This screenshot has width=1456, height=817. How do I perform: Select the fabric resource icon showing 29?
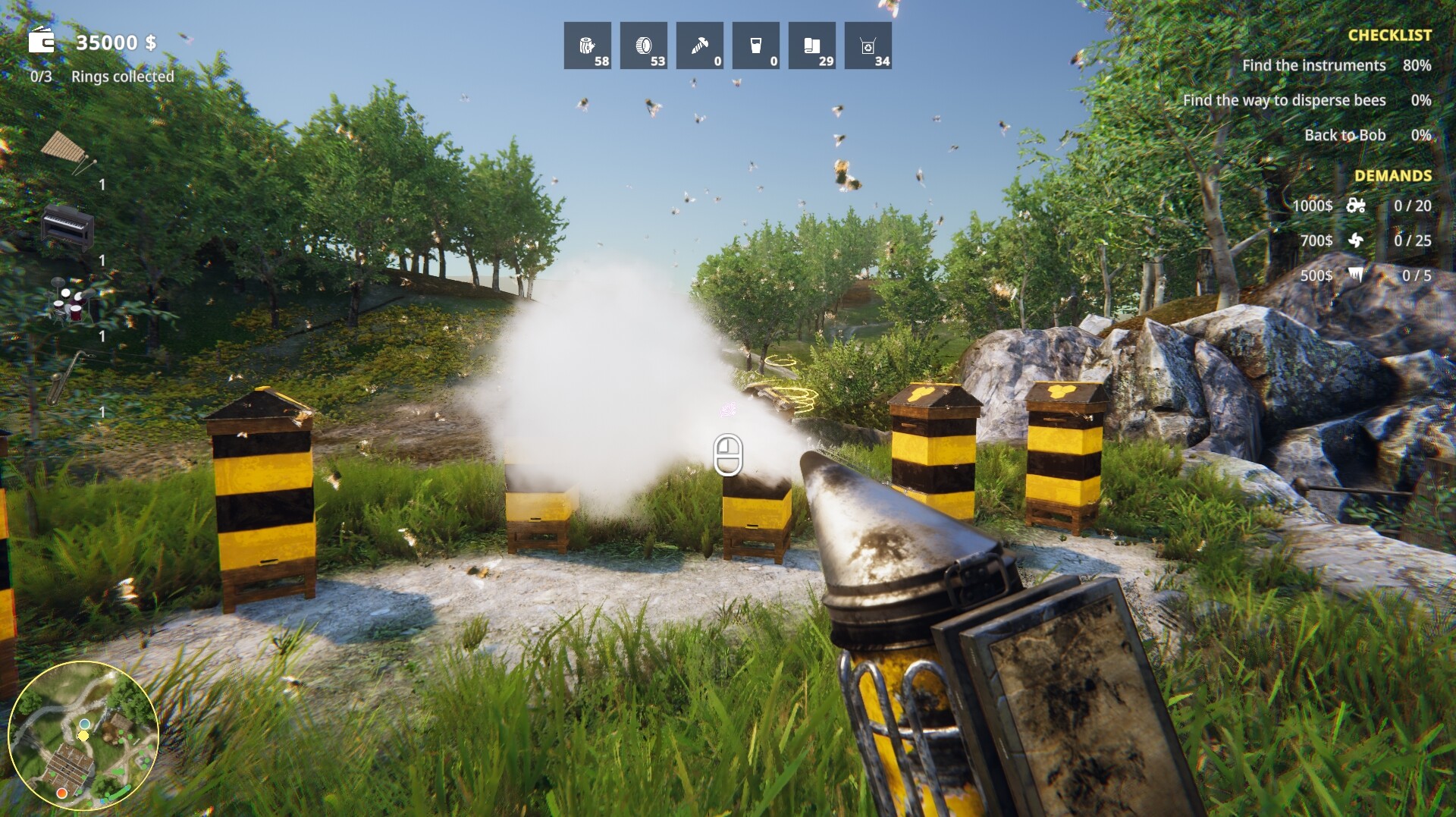pos(811,46)
